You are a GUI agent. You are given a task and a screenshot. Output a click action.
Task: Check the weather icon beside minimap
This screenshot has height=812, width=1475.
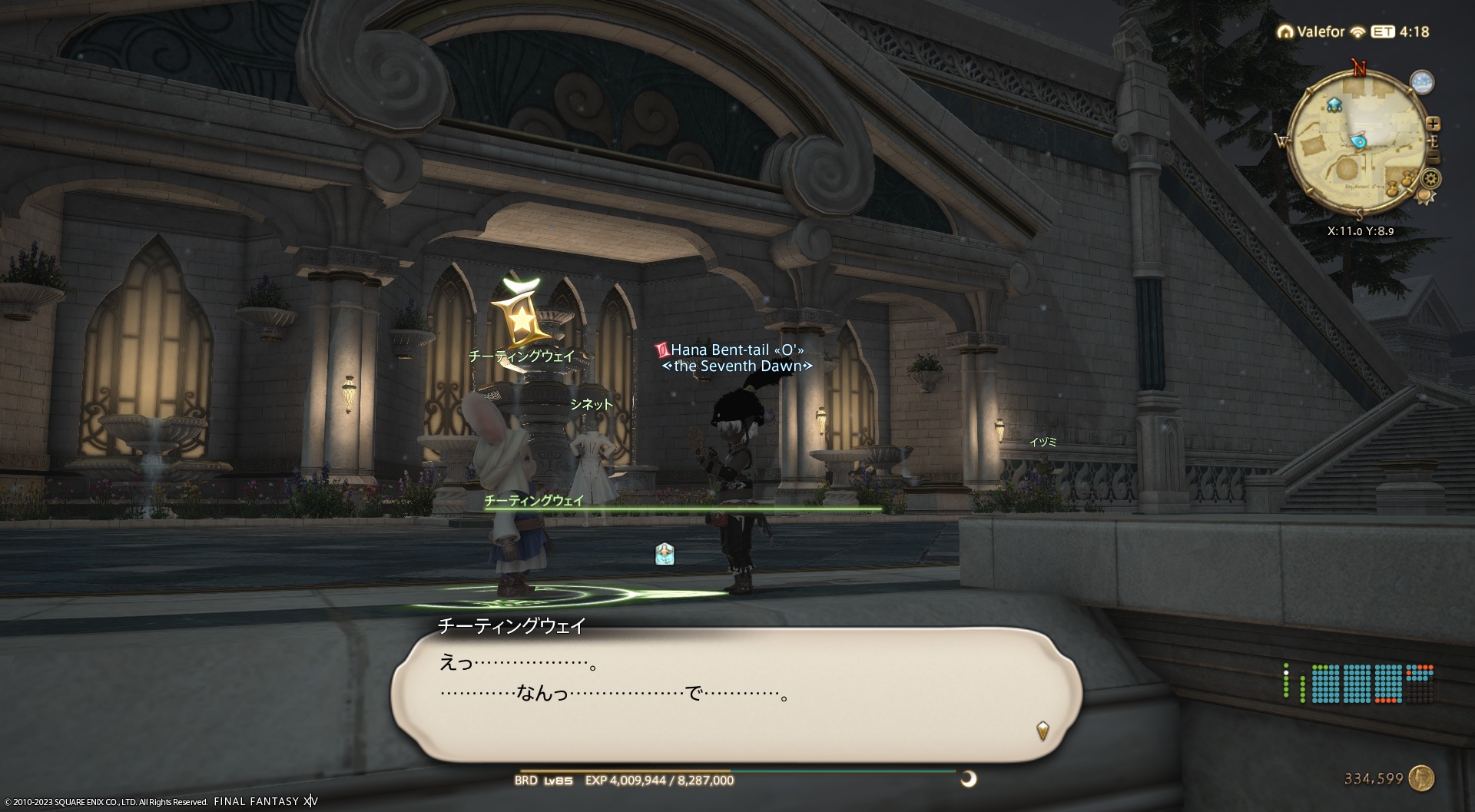(1422, 83)
